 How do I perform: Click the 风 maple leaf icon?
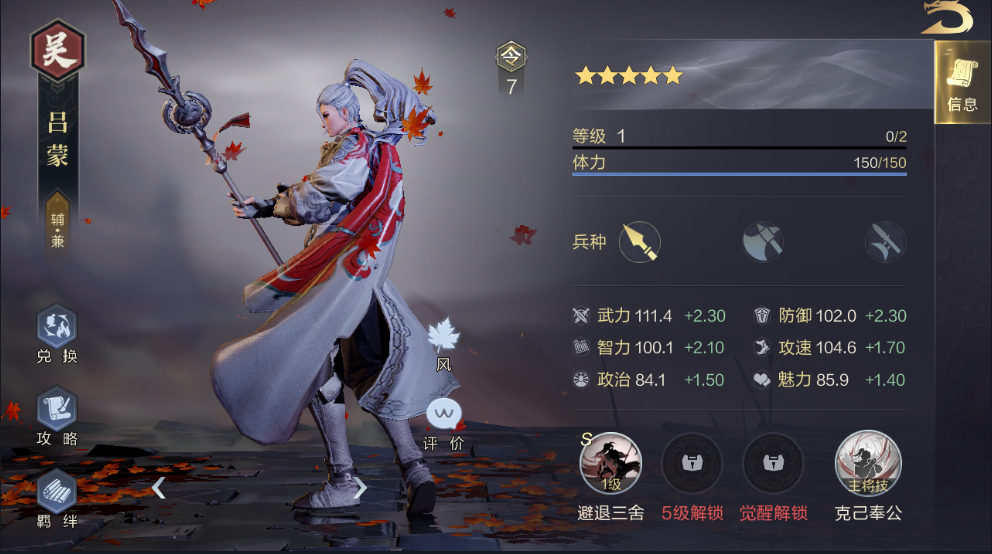point(442,338)
